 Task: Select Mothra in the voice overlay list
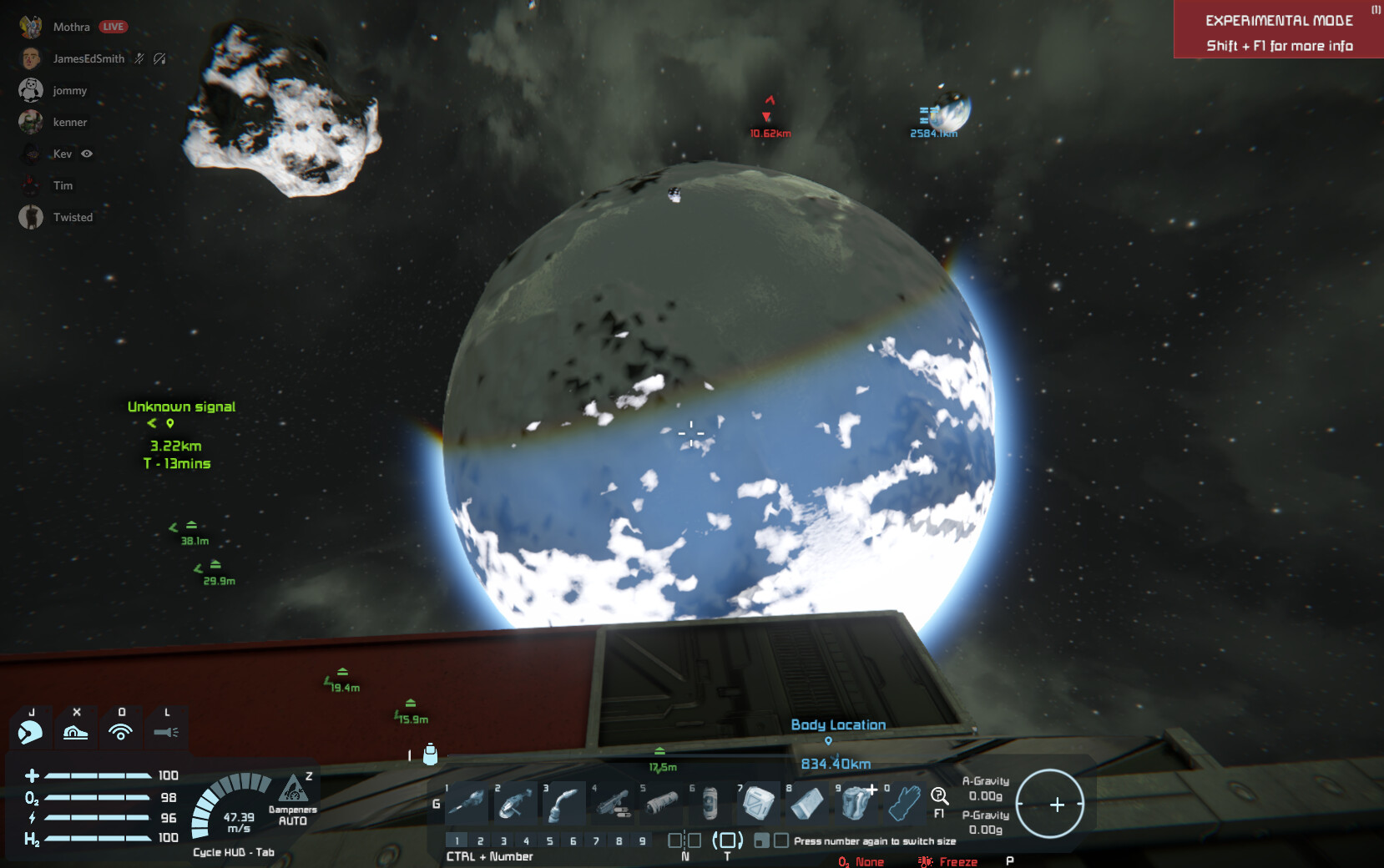click(71, 27)
